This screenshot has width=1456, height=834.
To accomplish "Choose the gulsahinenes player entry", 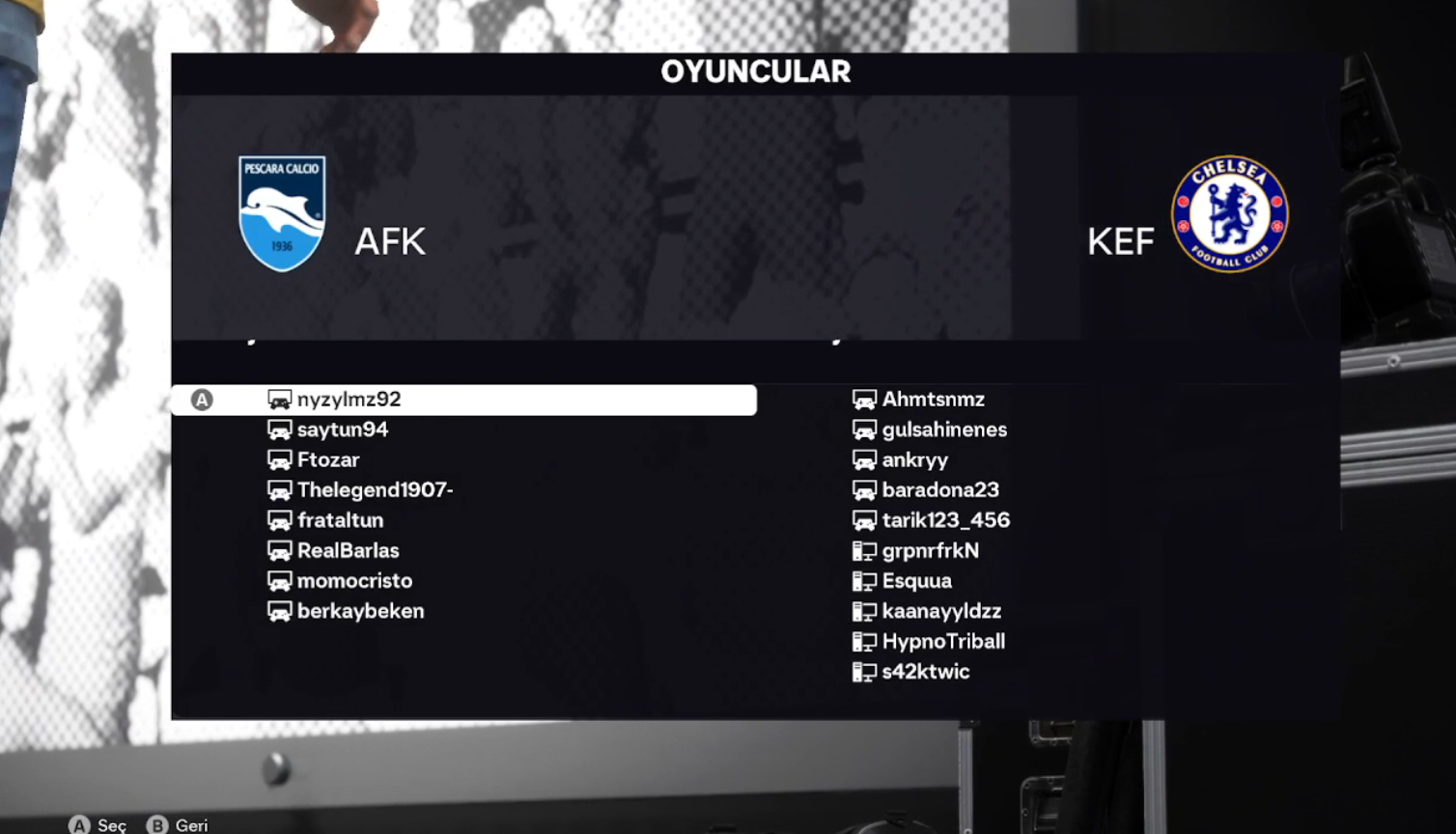I will (x=944, y=430).
